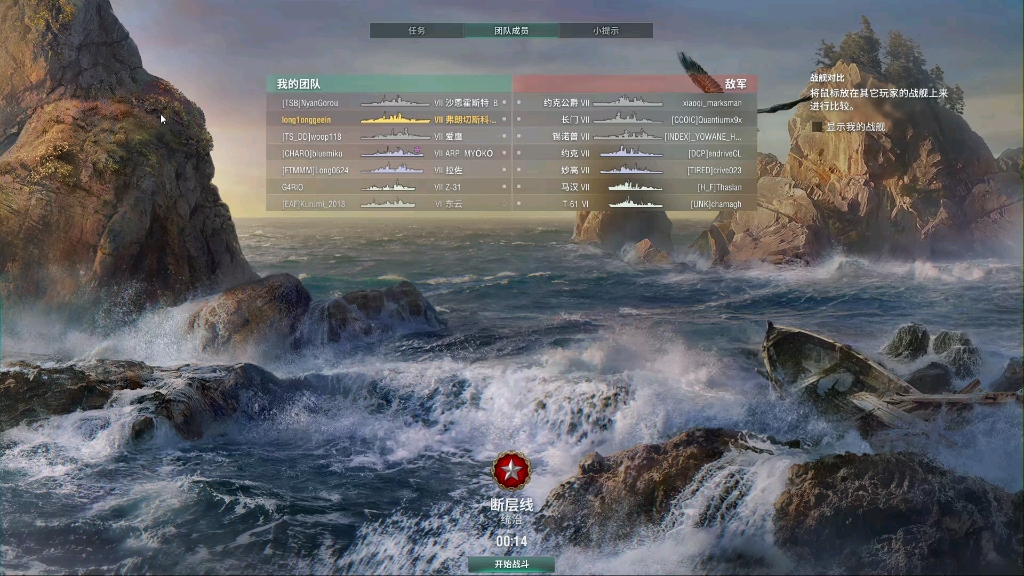Choose enemy [H_F]Thaslan's row
The width and height of the screenshot is (1024, 576).
pos(635,187)
